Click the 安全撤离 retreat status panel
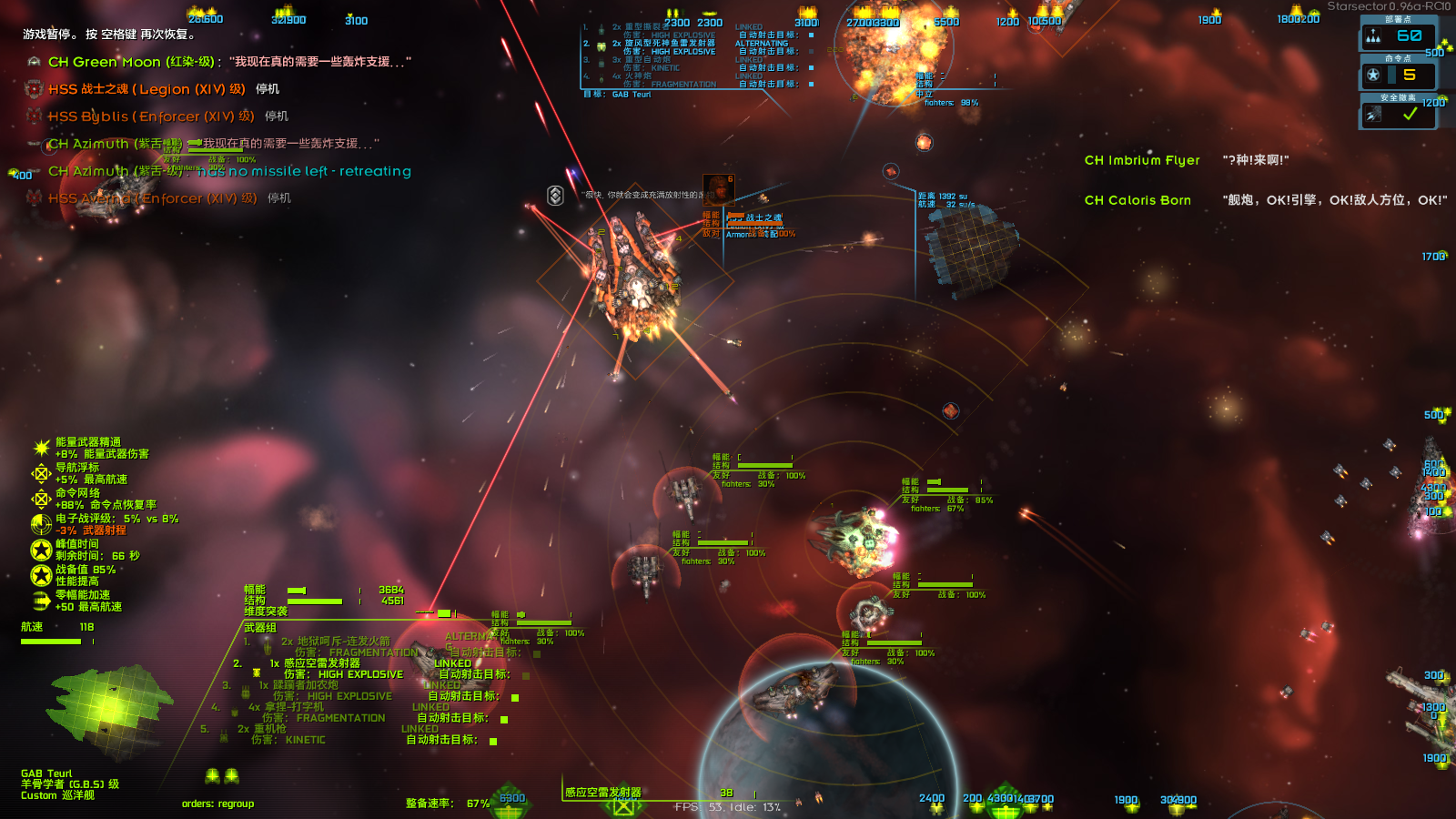This screenshot has height=819, width=1456. (x=1397, y=114)
